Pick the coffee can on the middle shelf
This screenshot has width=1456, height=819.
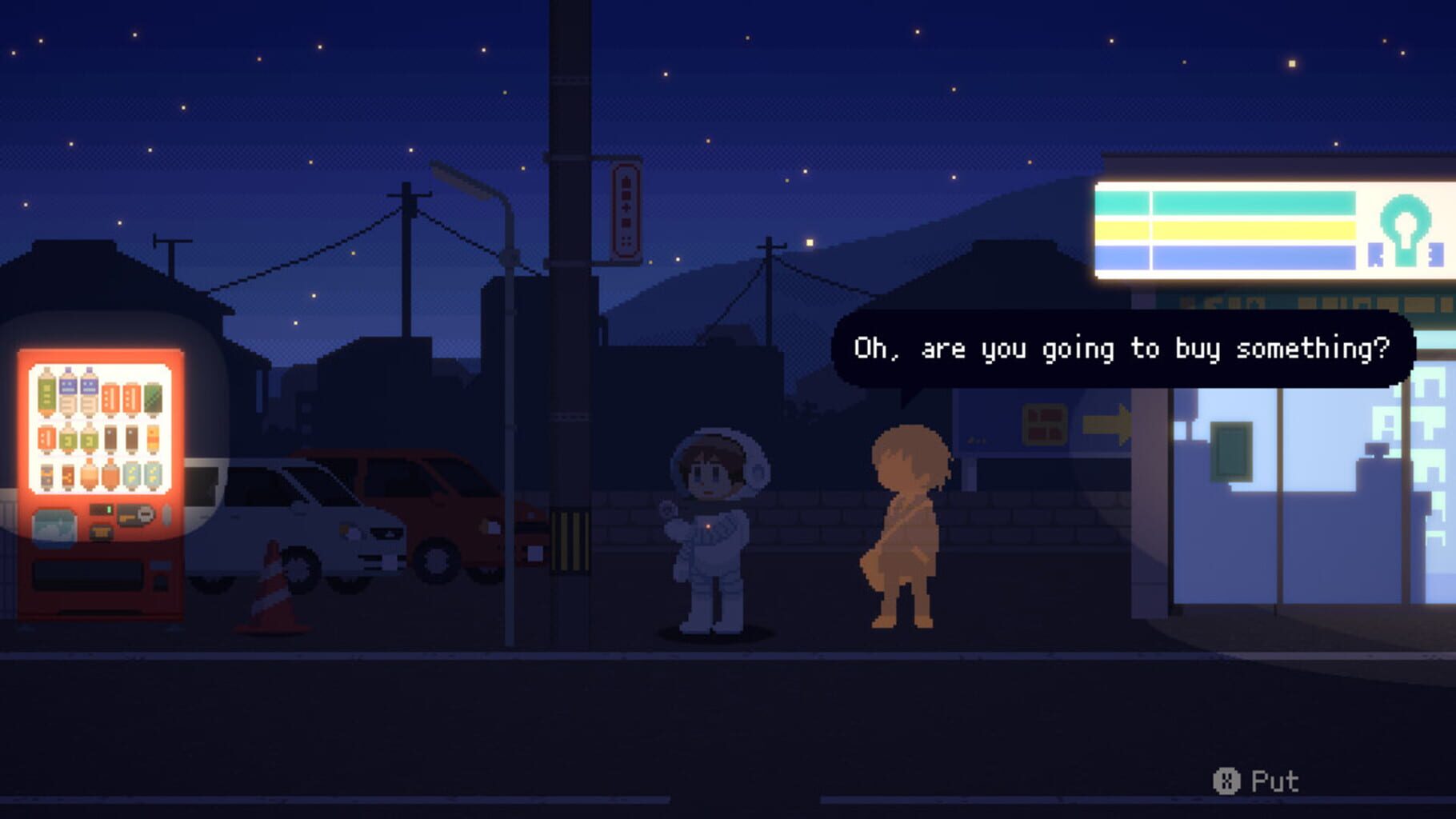110,438
